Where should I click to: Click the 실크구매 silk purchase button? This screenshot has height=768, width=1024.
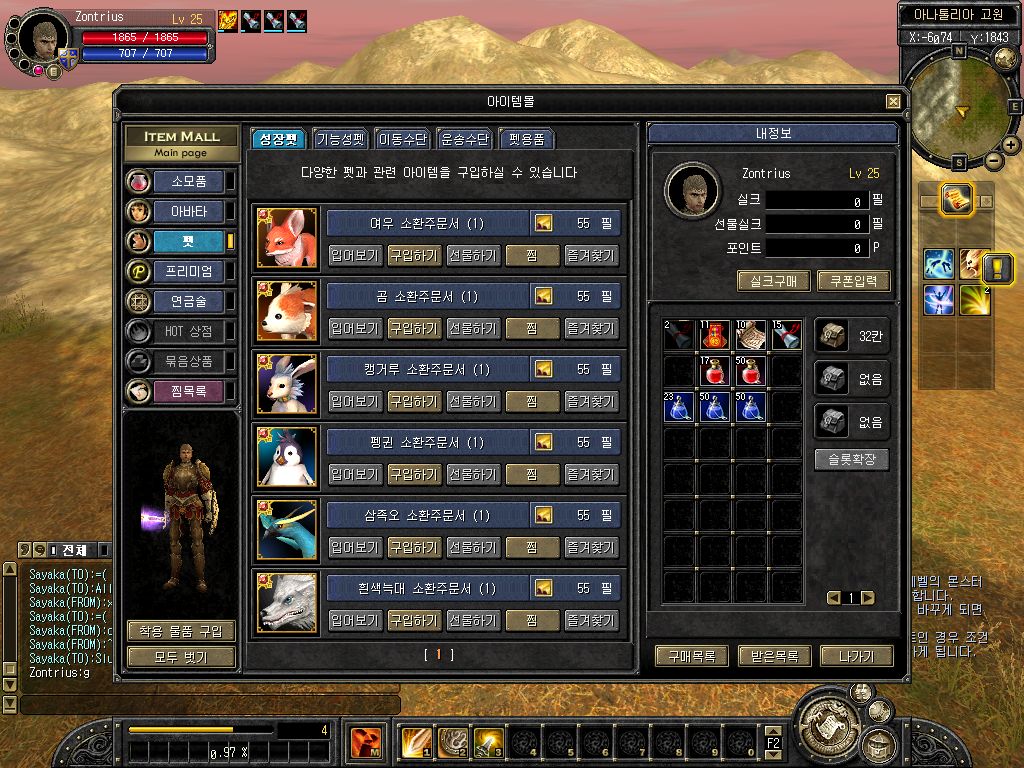[773, 282]
